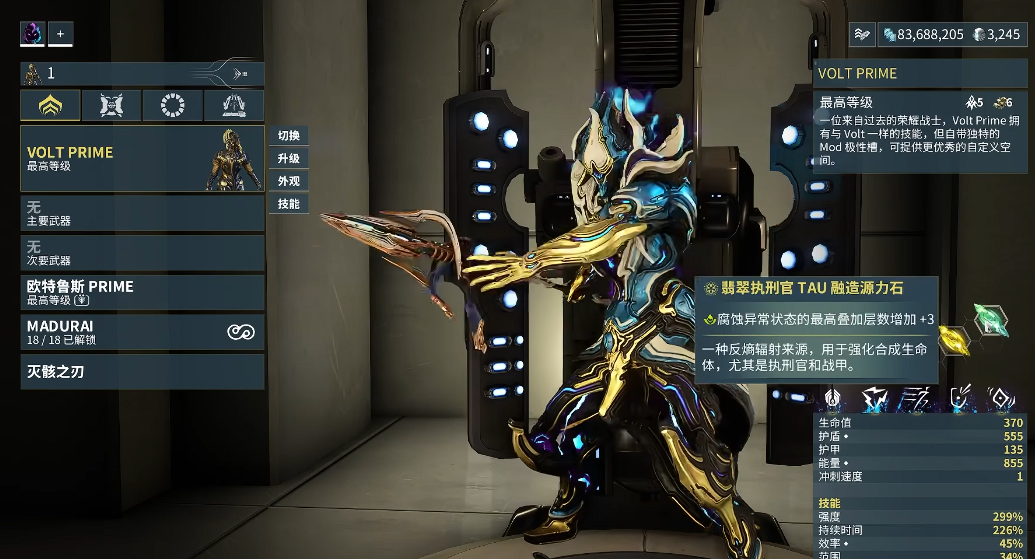Screen dimensions: 1035x559
Task: Open the empty primary weapon slot
Action: [142, 213]
